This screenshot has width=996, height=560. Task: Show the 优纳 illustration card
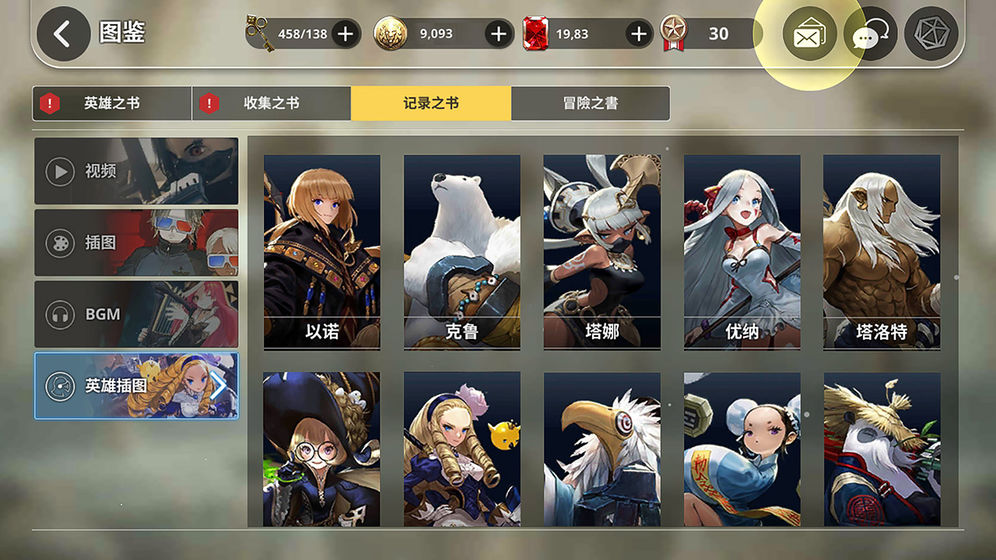click(742, 251)
